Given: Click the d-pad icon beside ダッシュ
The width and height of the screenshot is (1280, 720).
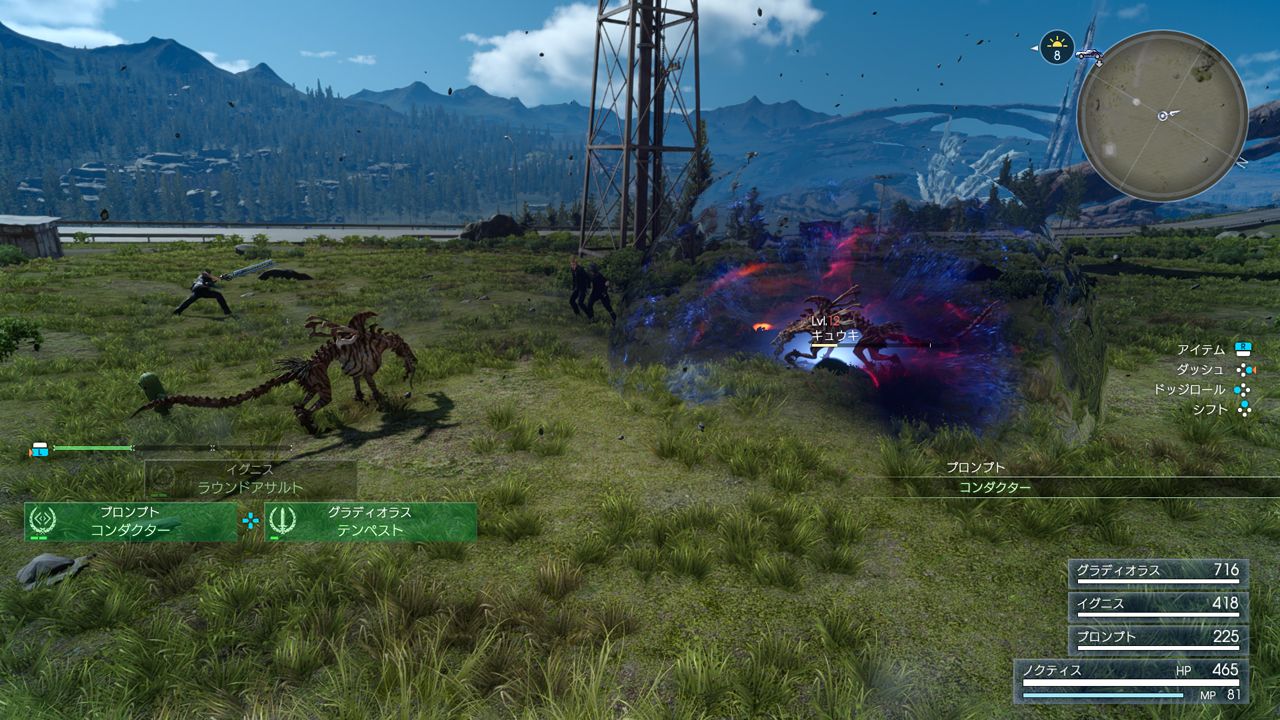Looking at the screenshot, I should coord(1244,370).
